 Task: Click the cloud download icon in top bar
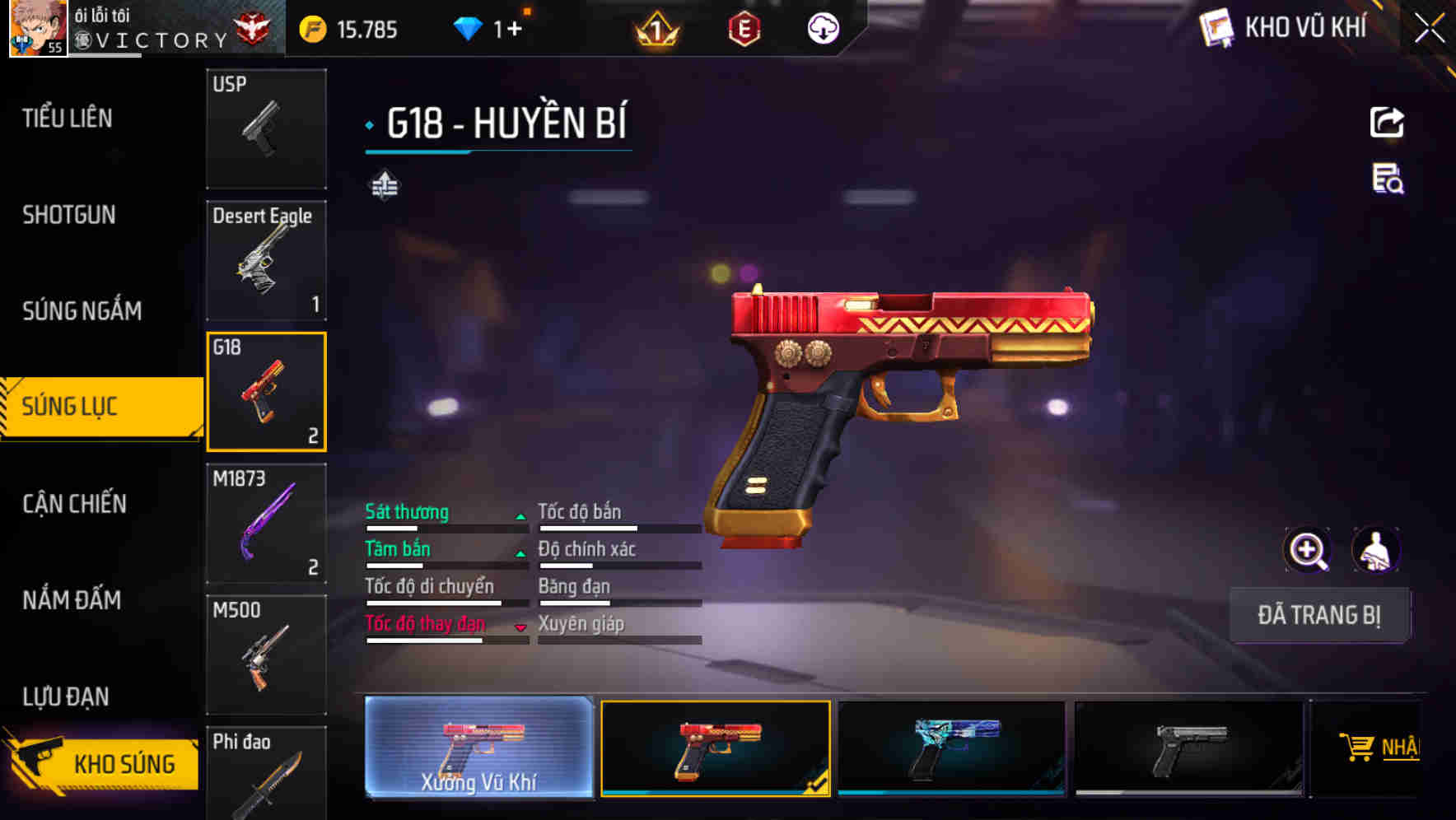[822, 27]
